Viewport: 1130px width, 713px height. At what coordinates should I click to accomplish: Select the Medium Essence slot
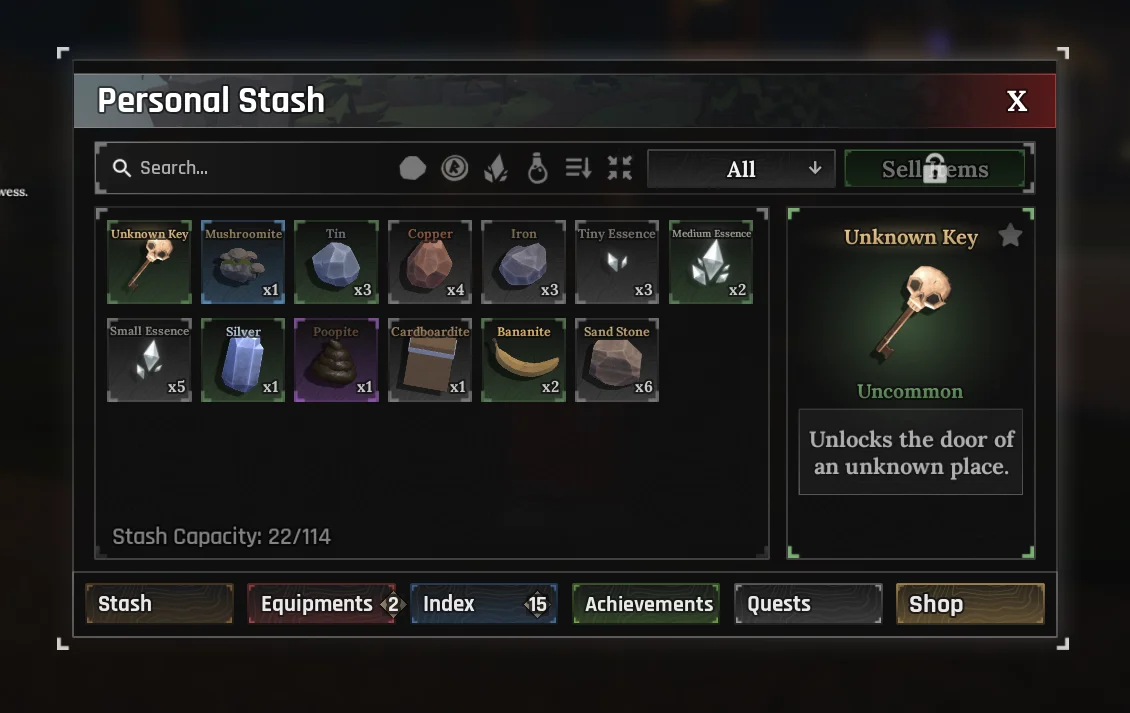click(x=711, y=262)
